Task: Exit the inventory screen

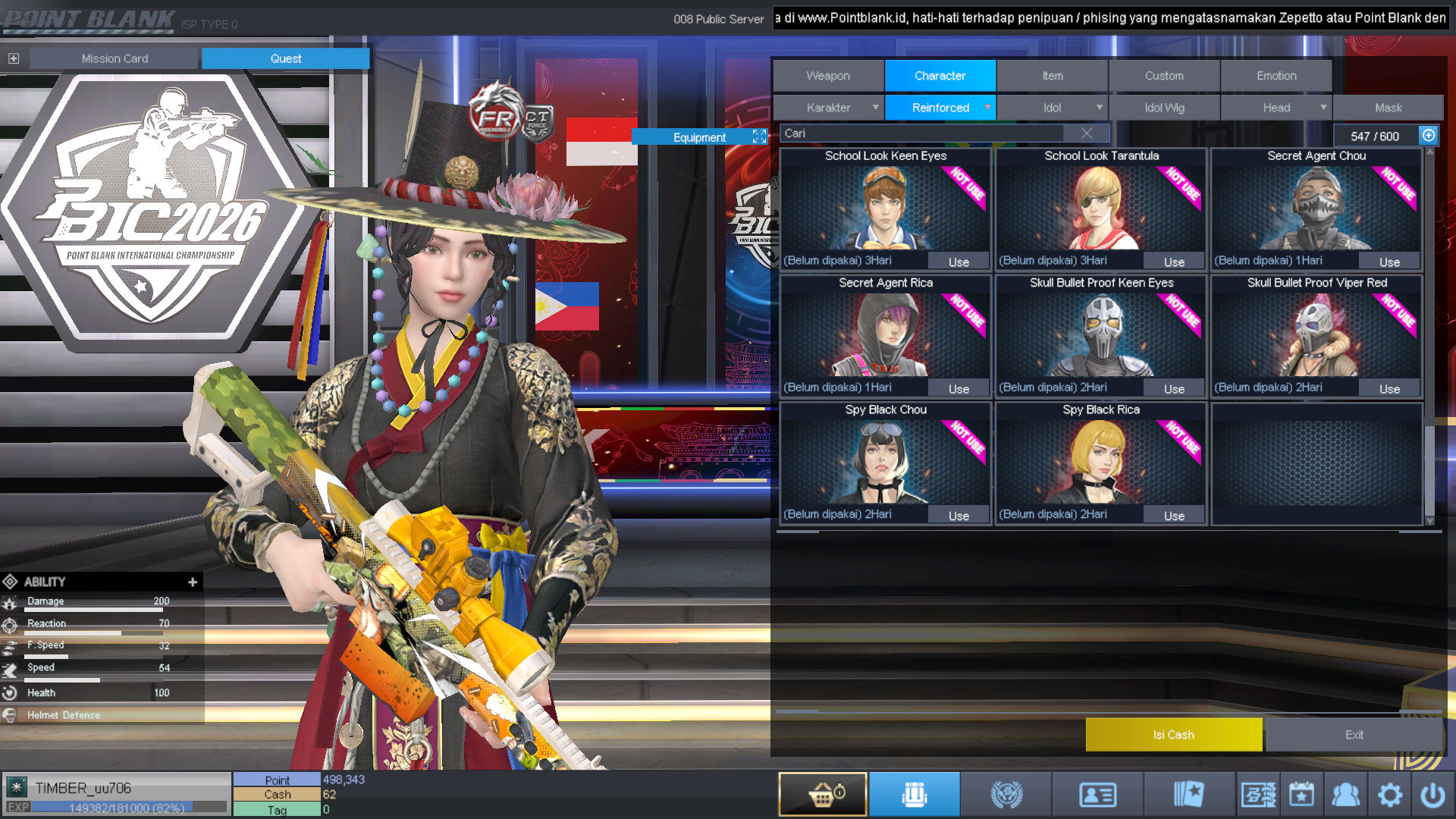Action: coord(1354,735)
